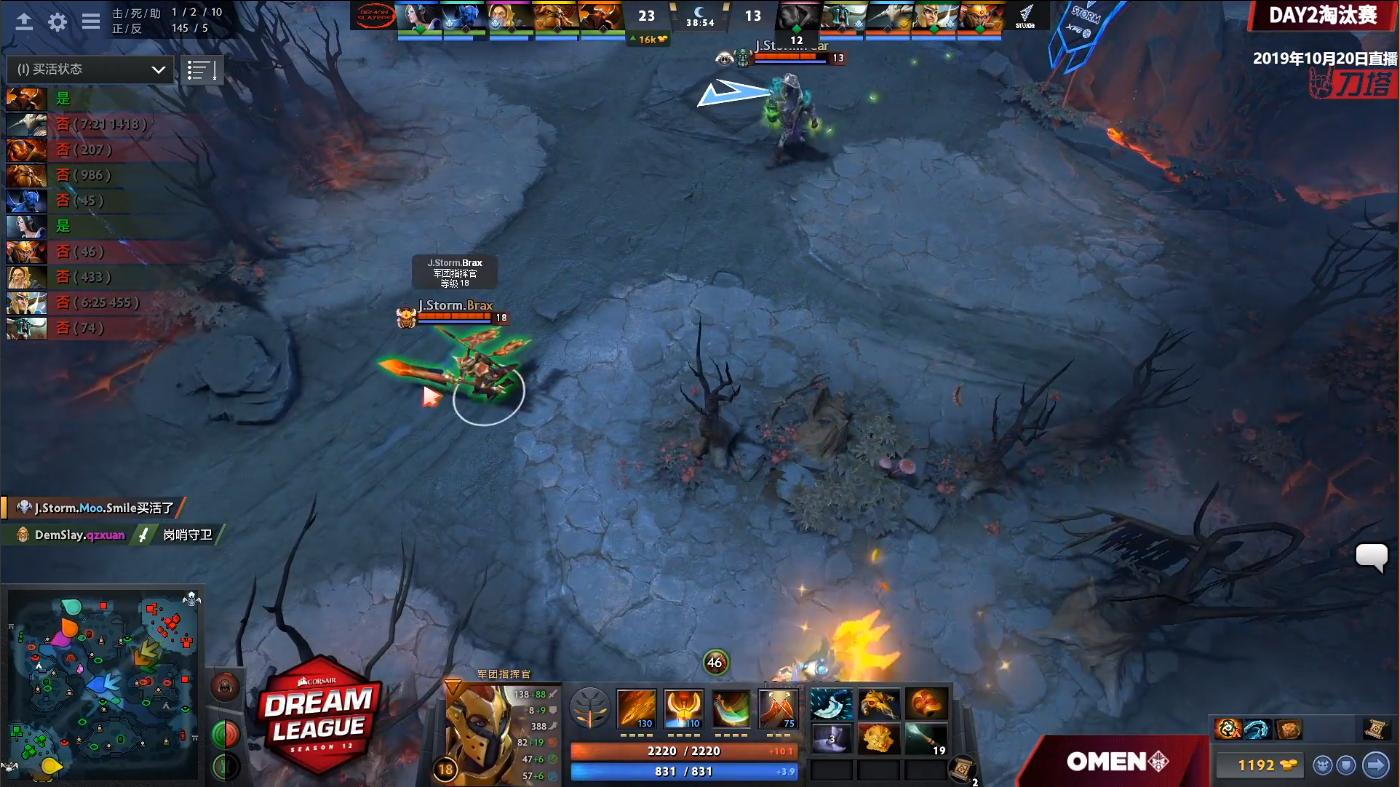This screenshot has height=787, width=1400.
Task: Select the settings gear icon
Action: pyautogui.click(x=58, y=20)
